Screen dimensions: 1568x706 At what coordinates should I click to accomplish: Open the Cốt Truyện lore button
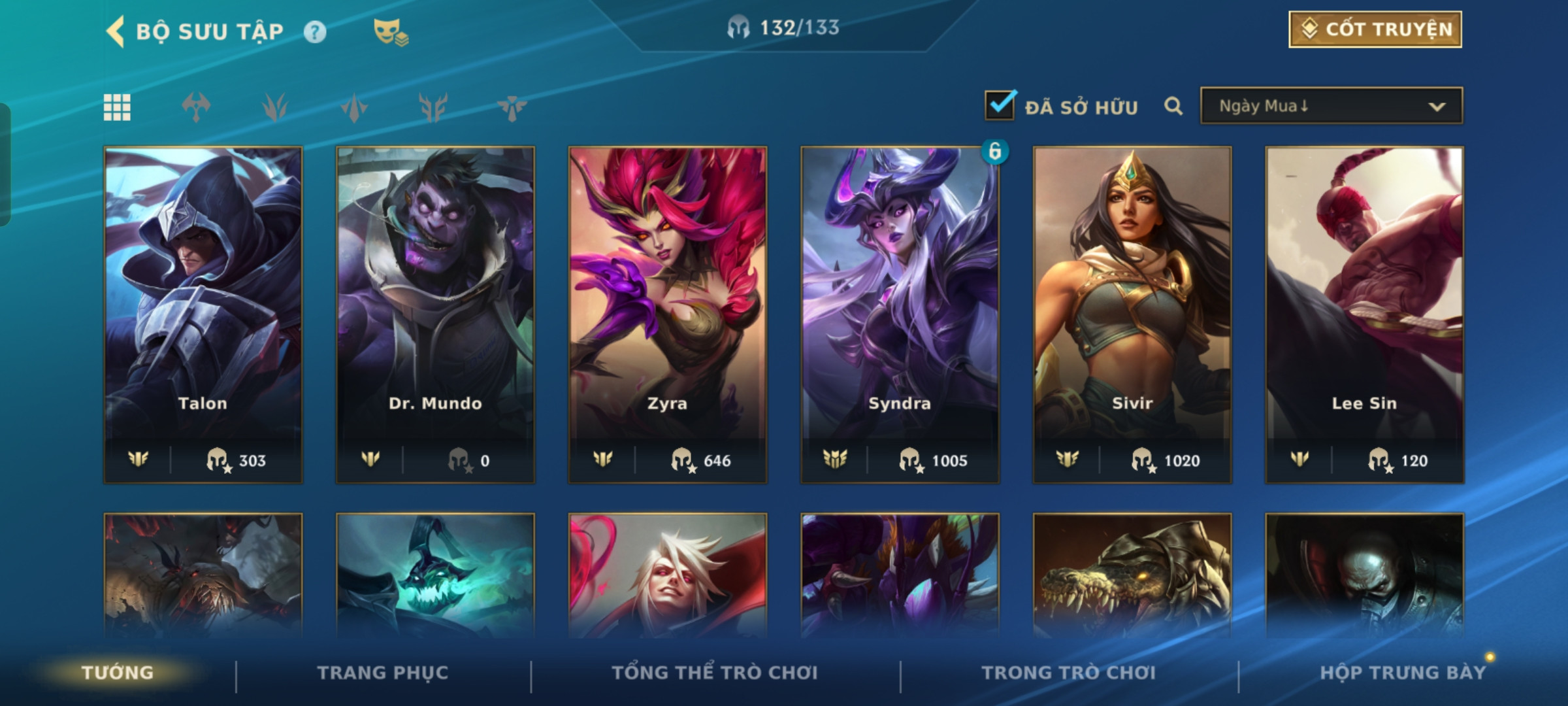coord(1375,29)
